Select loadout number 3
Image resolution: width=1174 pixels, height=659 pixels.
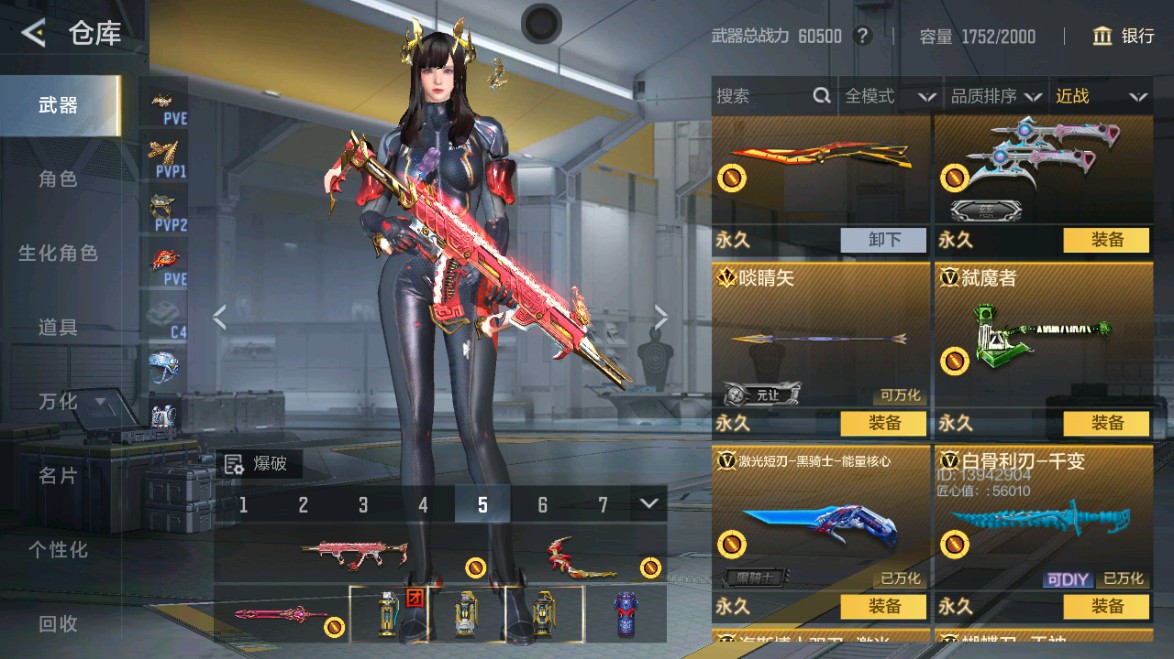363,505
